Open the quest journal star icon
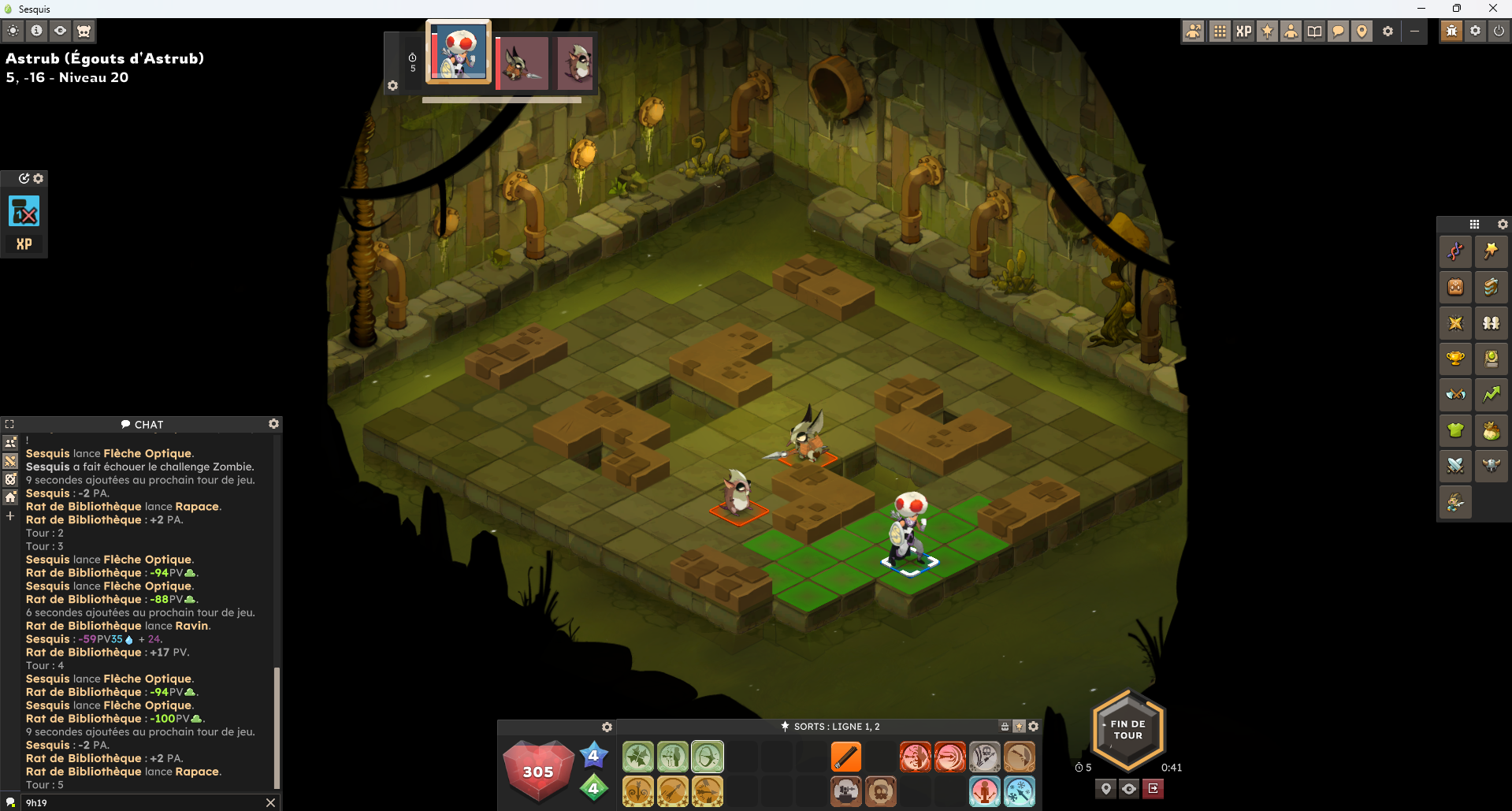Image resolution: width=1512 pixels, height=811 pixels. click(x=1455, y=323)
